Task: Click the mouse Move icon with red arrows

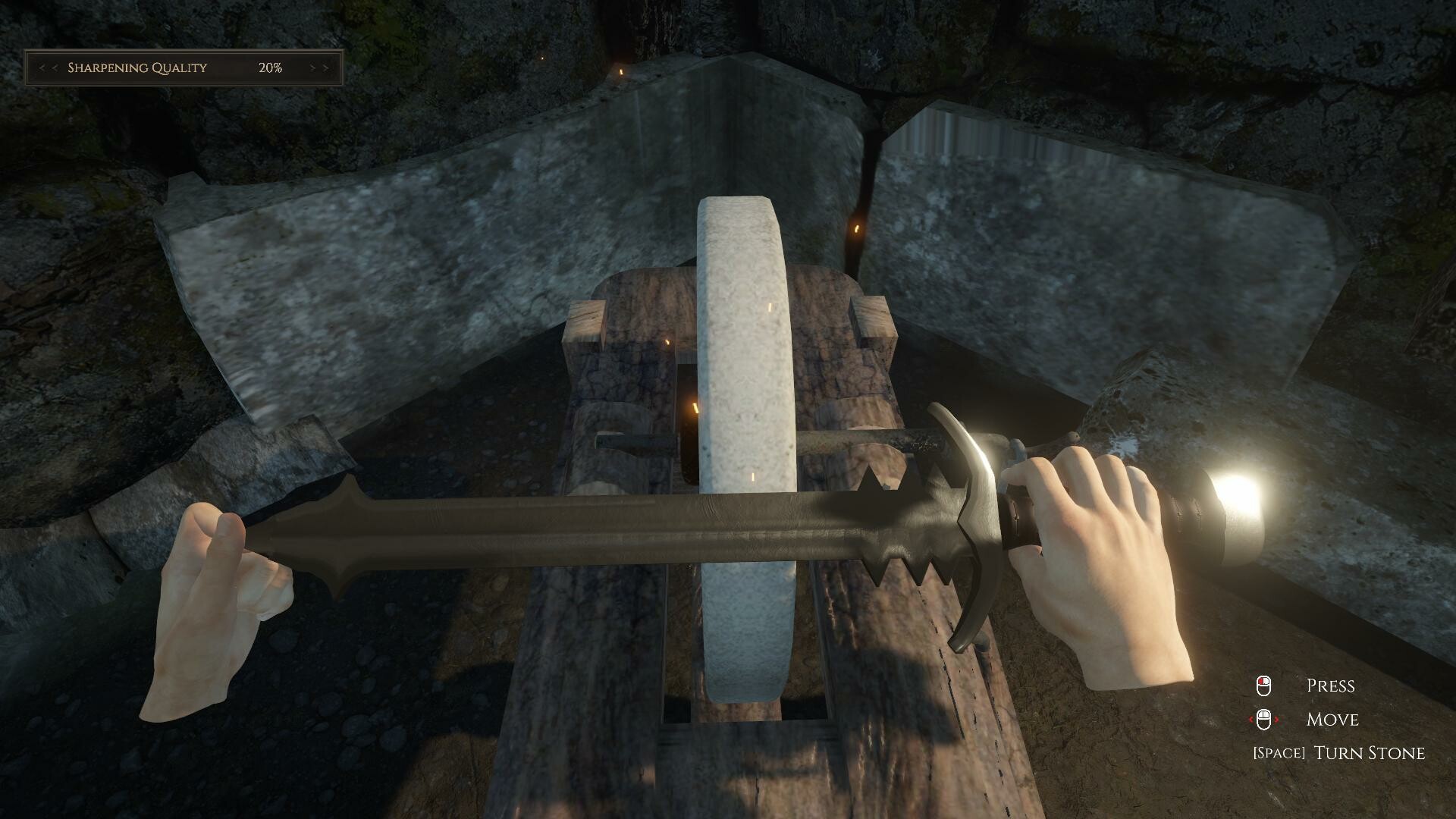Action: click(1264, 720)
